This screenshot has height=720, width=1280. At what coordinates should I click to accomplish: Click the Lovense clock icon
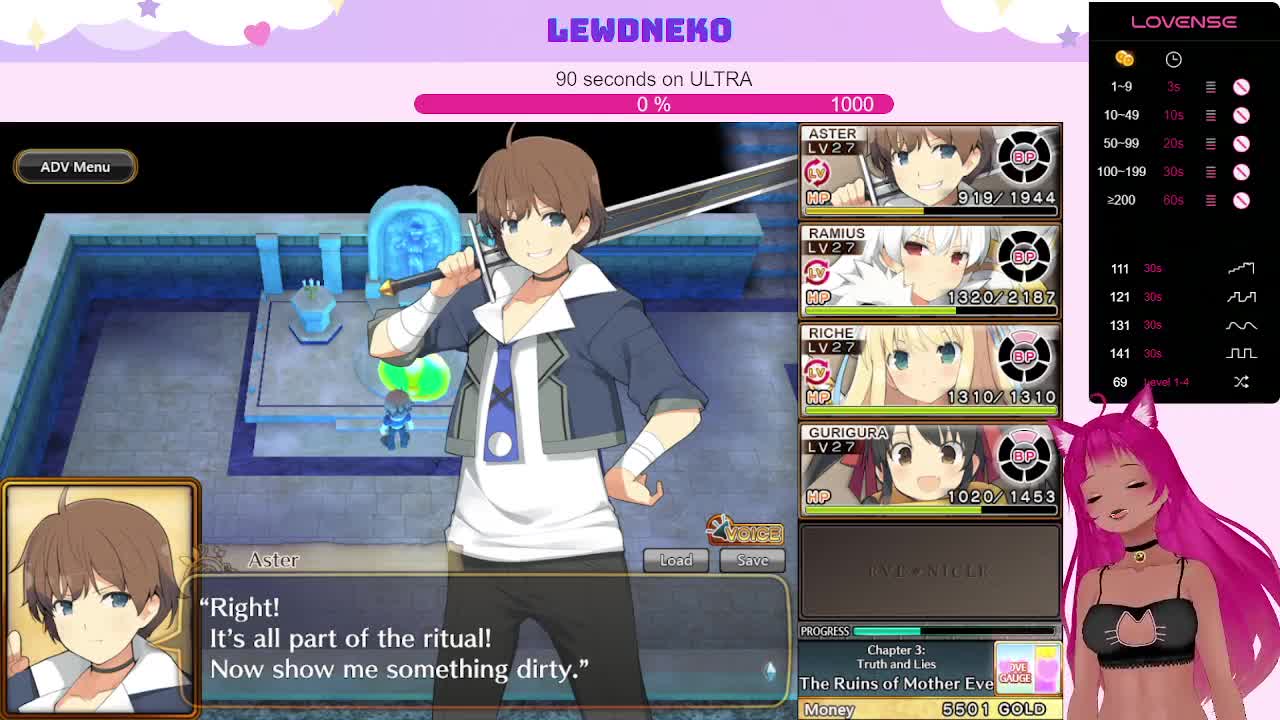pos(1173,60)
